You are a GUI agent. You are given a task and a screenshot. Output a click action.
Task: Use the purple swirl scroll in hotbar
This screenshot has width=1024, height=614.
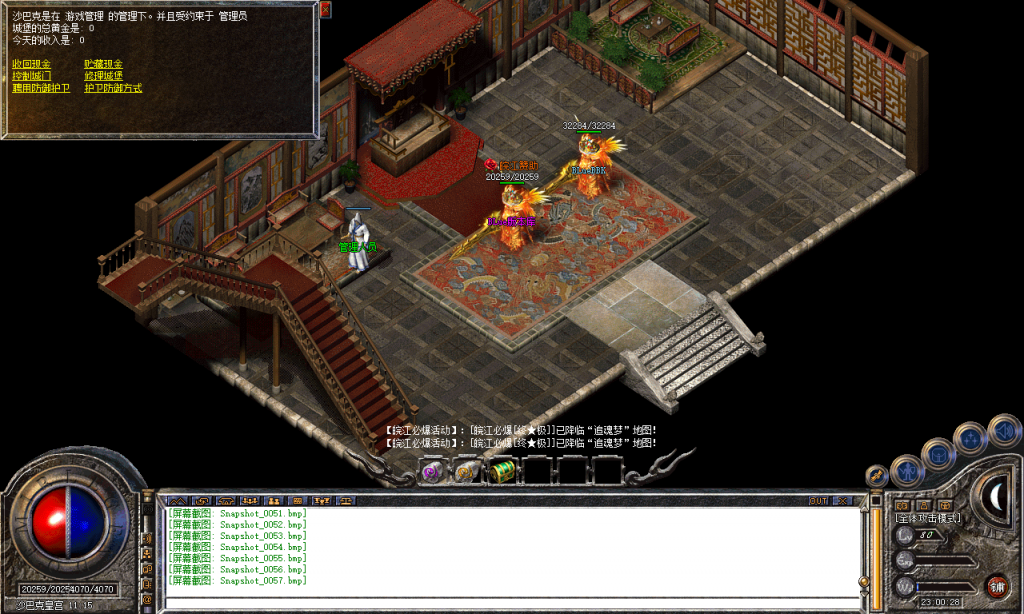pos(433,471)
